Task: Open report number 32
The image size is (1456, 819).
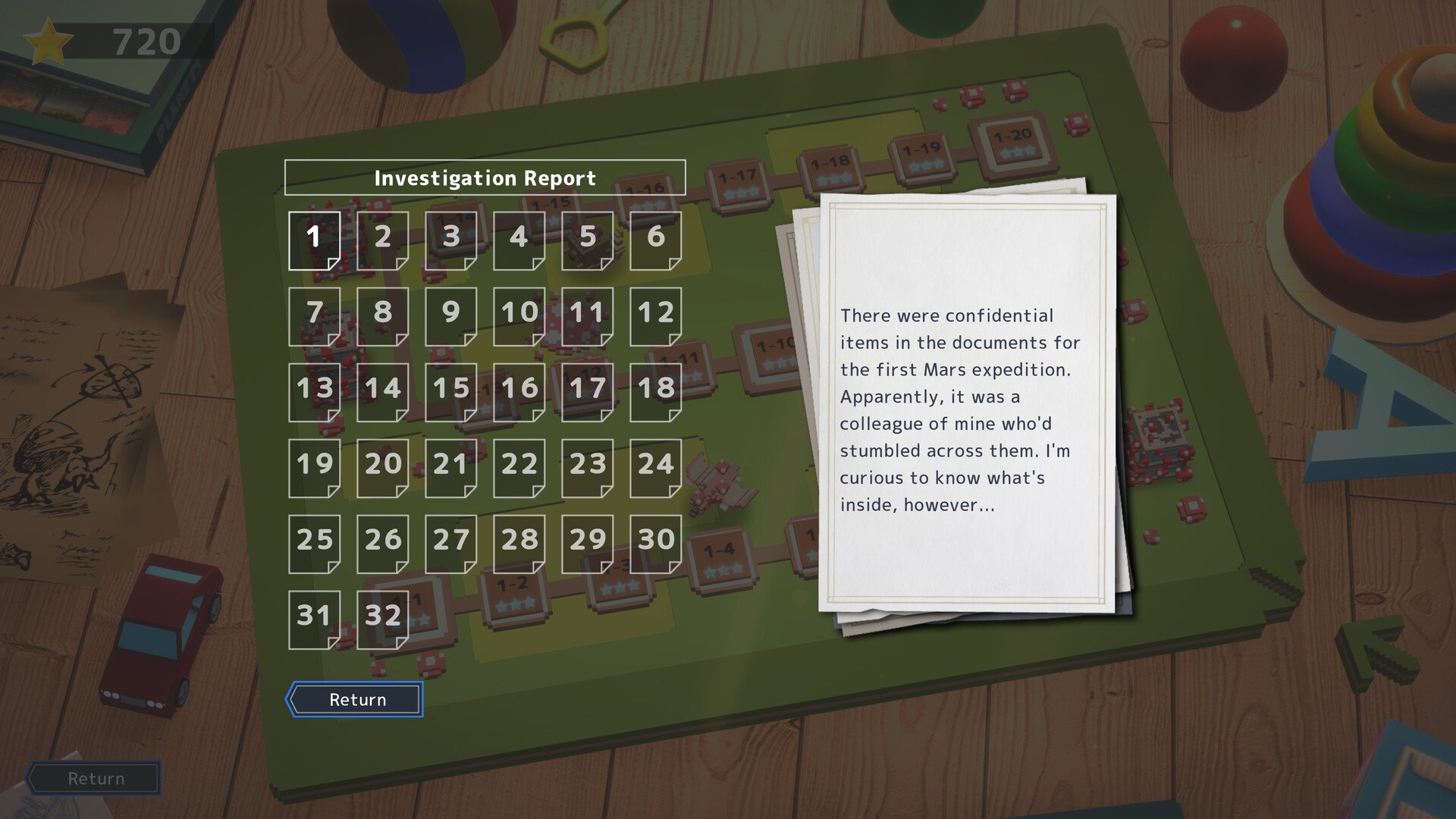Action: pyautogui.click(x=382, y=619)
